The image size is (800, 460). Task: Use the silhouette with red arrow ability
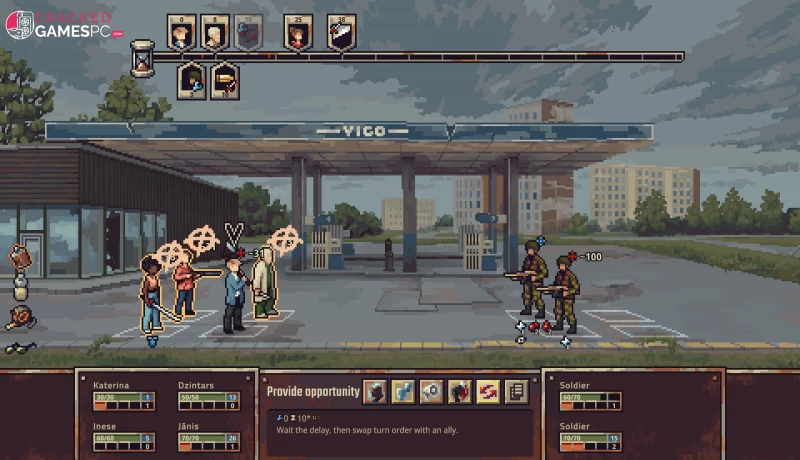pos(459,391)
